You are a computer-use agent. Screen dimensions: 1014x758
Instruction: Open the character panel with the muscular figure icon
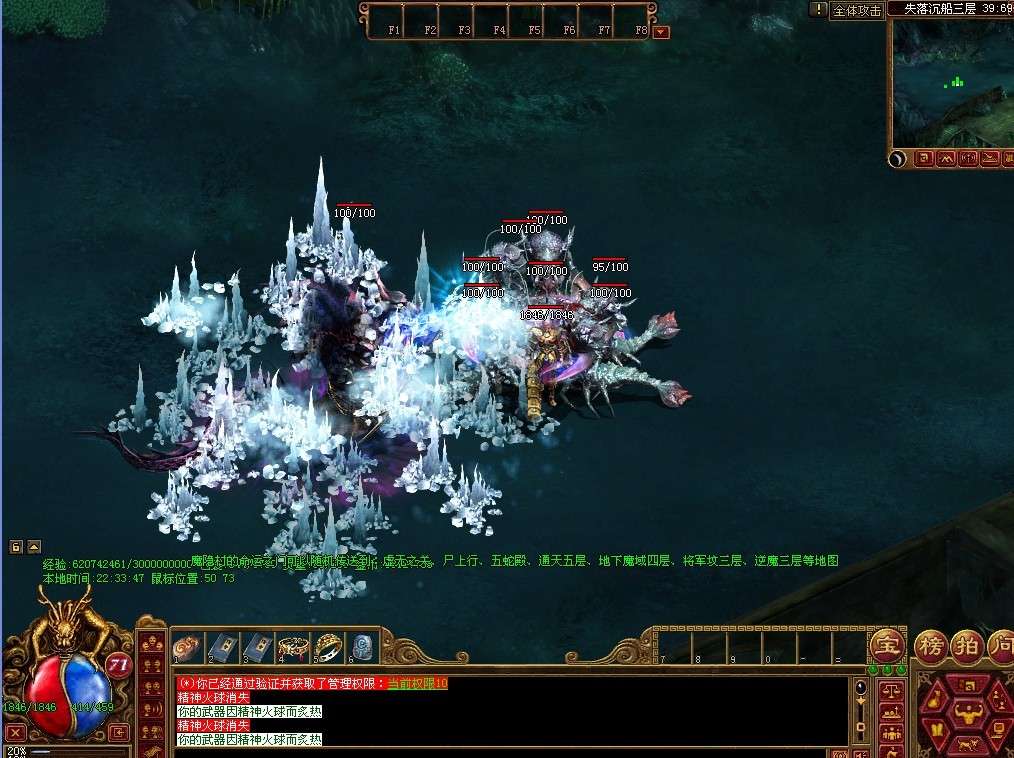[x=967, y=714]
